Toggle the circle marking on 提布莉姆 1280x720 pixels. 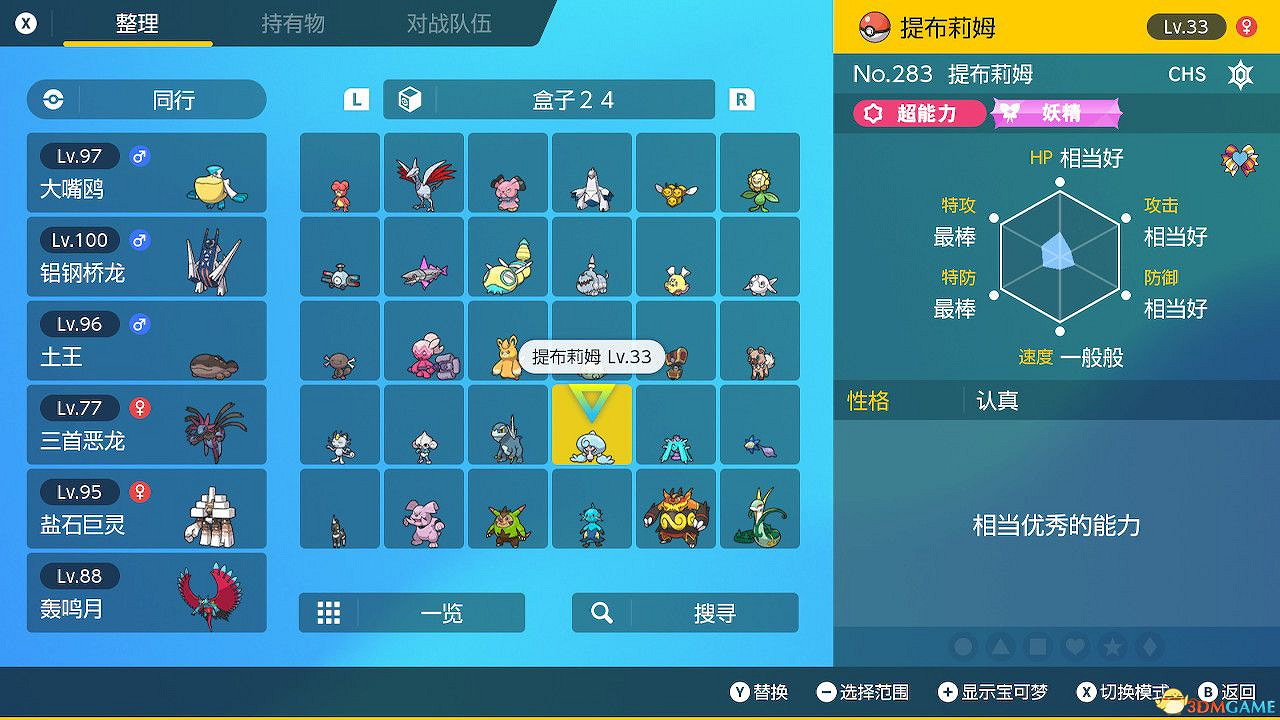[x=963, y=648]
